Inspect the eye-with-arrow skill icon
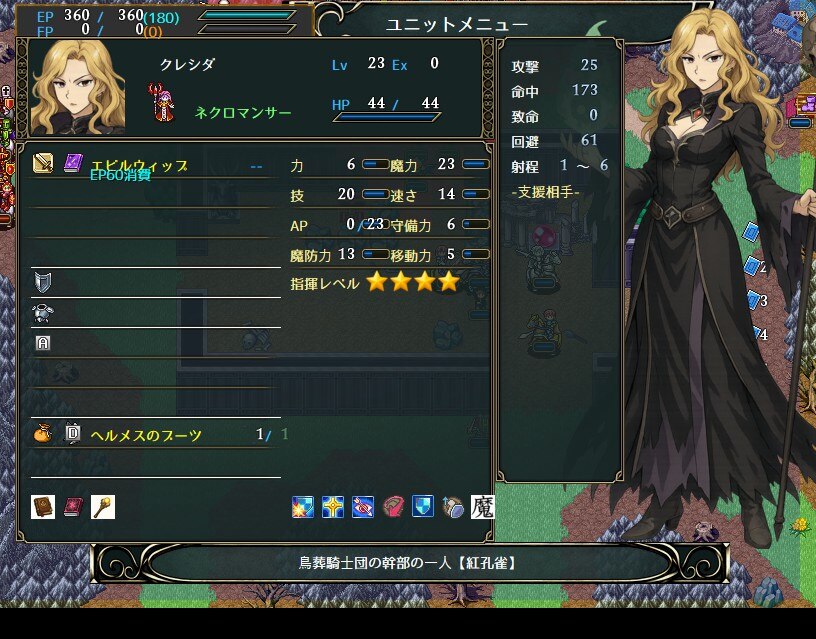Image resolution: width=816 pixels, height=639 pixels. coord(363,507)
